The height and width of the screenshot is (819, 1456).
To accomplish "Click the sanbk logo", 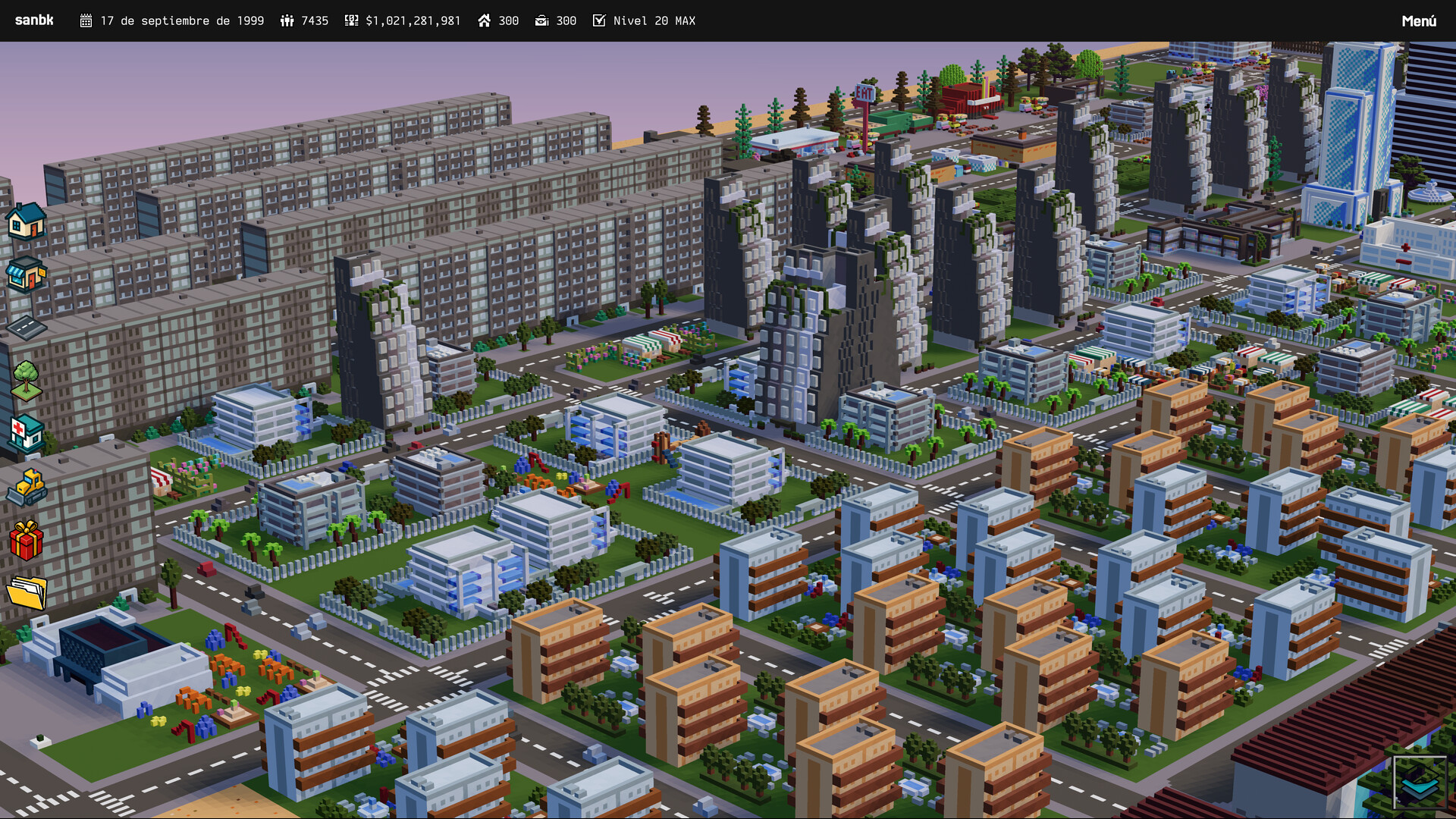I will tap(33, 20).
